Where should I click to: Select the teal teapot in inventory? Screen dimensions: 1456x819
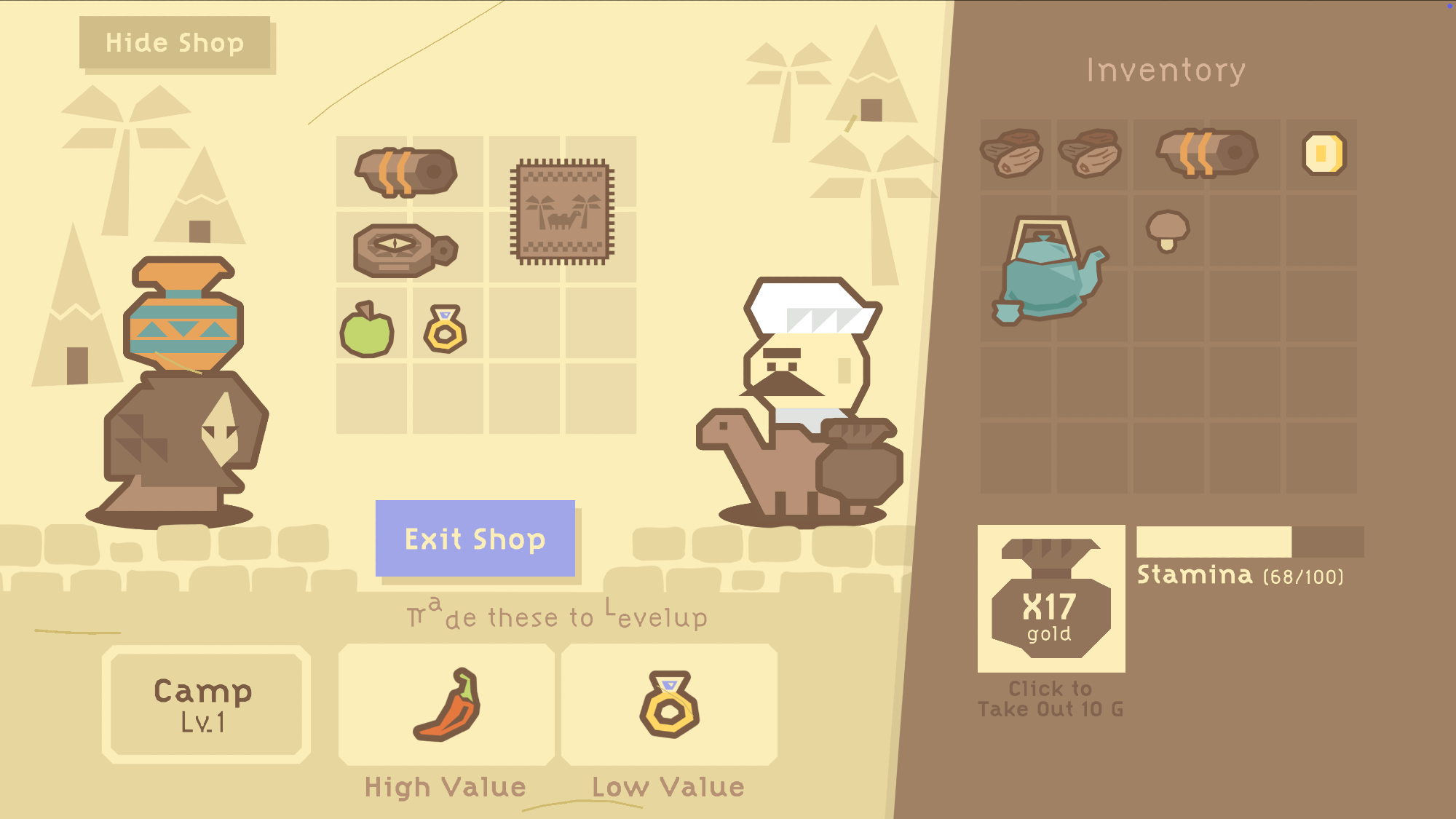[x=1048, y=271]
